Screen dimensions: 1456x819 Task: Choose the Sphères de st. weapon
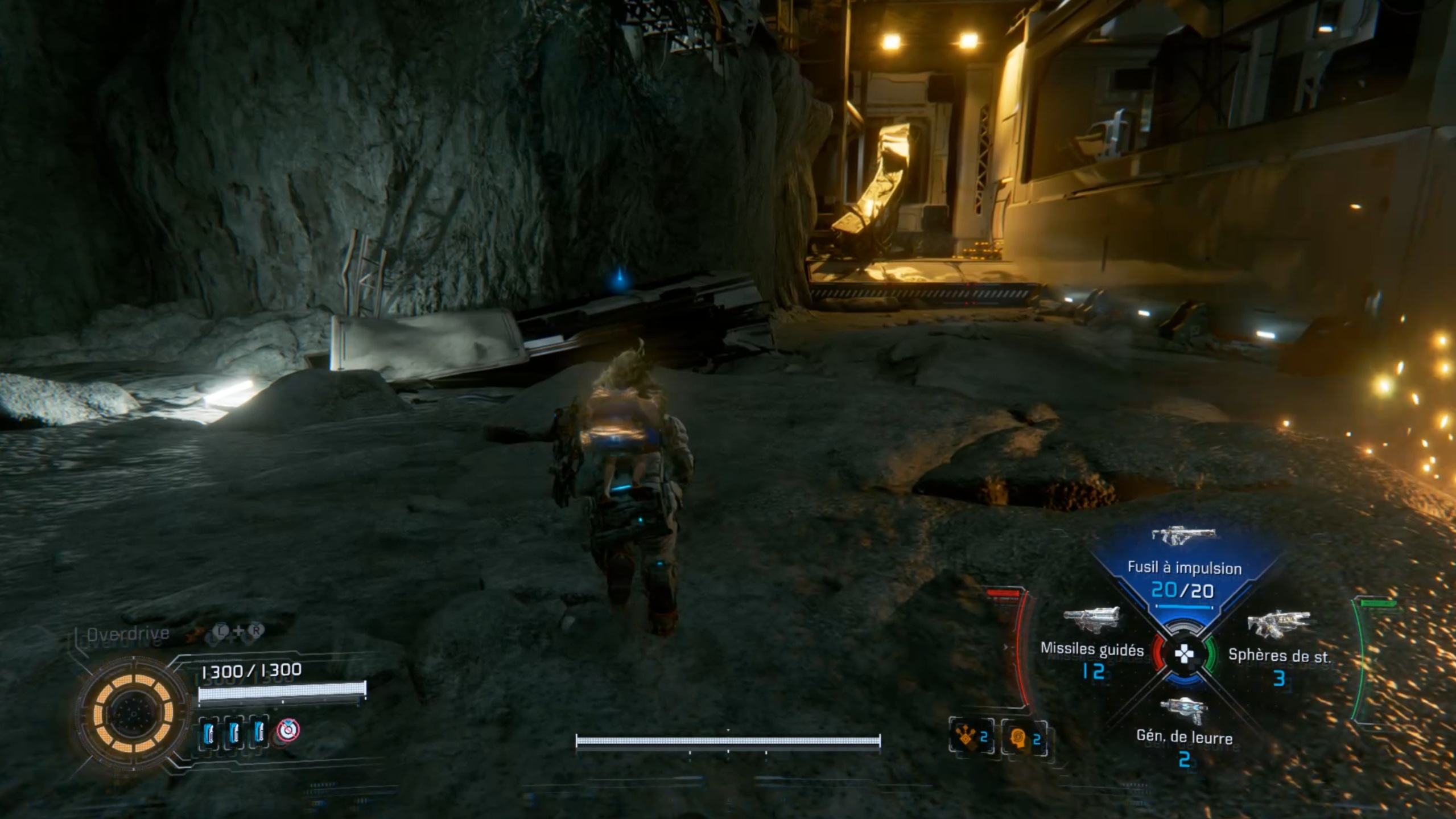tap(1278, 649)
